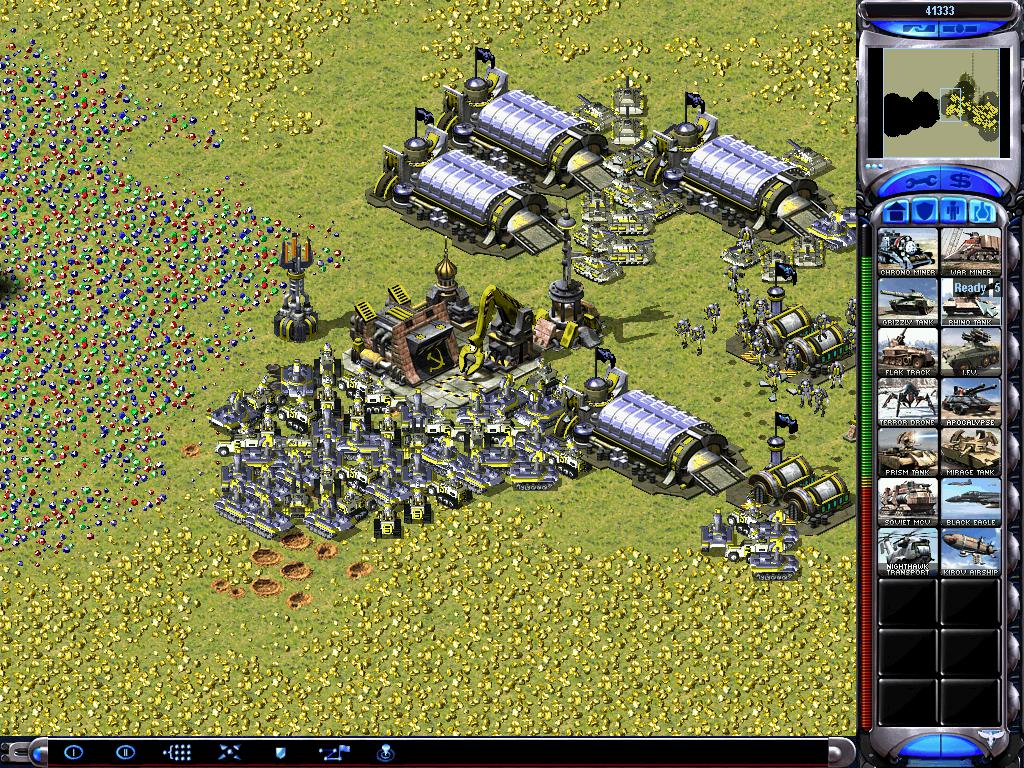Image resolution: width=1024 pixels, height=768 pixels.
Task: Build a War Miner
Action: [x=970, y=251]
